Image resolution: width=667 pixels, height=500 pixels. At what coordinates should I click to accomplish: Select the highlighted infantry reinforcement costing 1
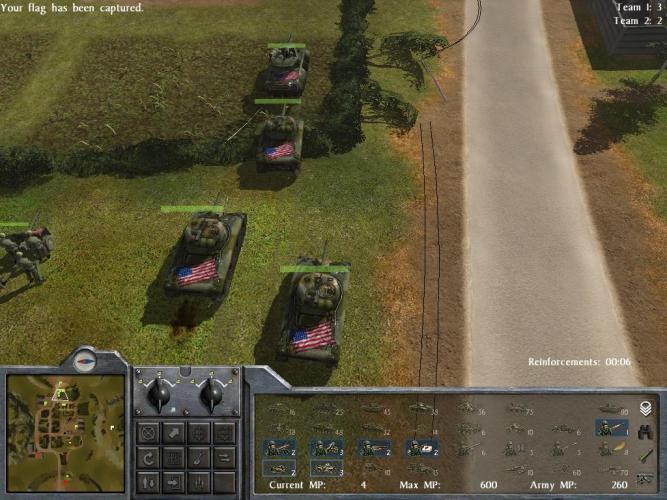click(612, 428)
